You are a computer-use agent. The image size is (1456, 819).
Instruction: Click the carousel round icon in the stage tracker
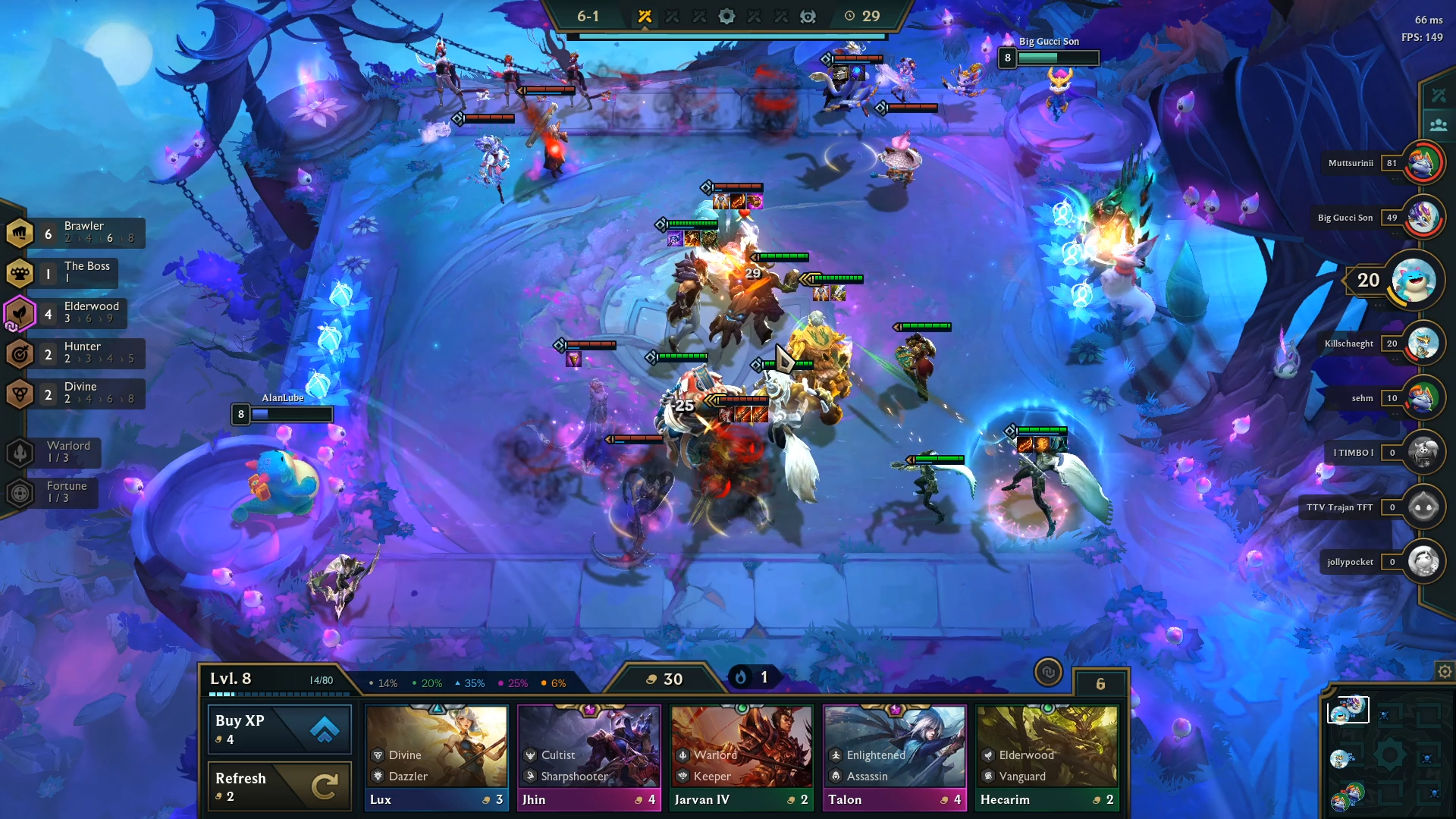[726, 16]
